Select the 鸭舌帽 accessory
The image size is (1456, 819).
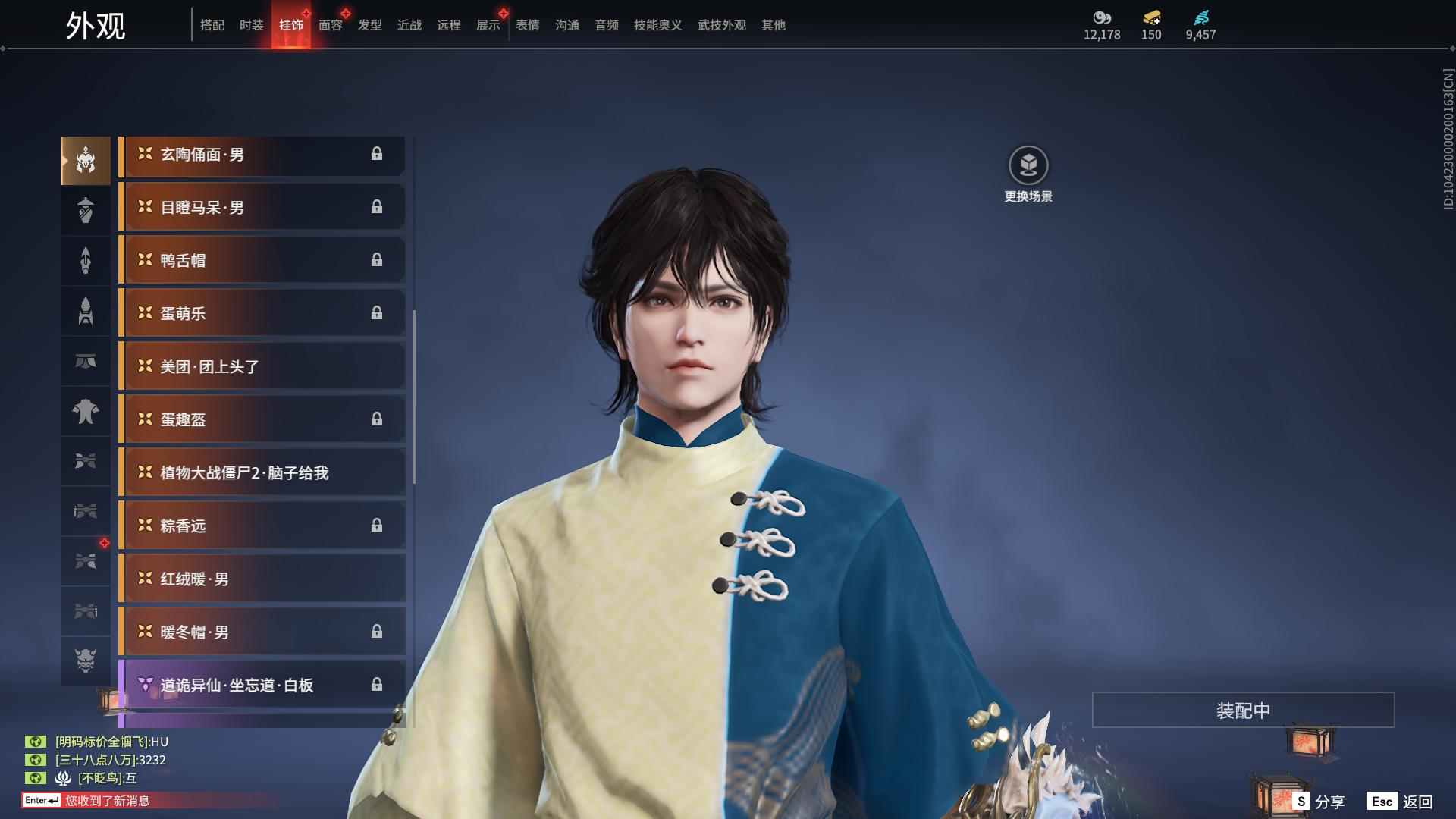pyautogui.click(x=262, y=261)
